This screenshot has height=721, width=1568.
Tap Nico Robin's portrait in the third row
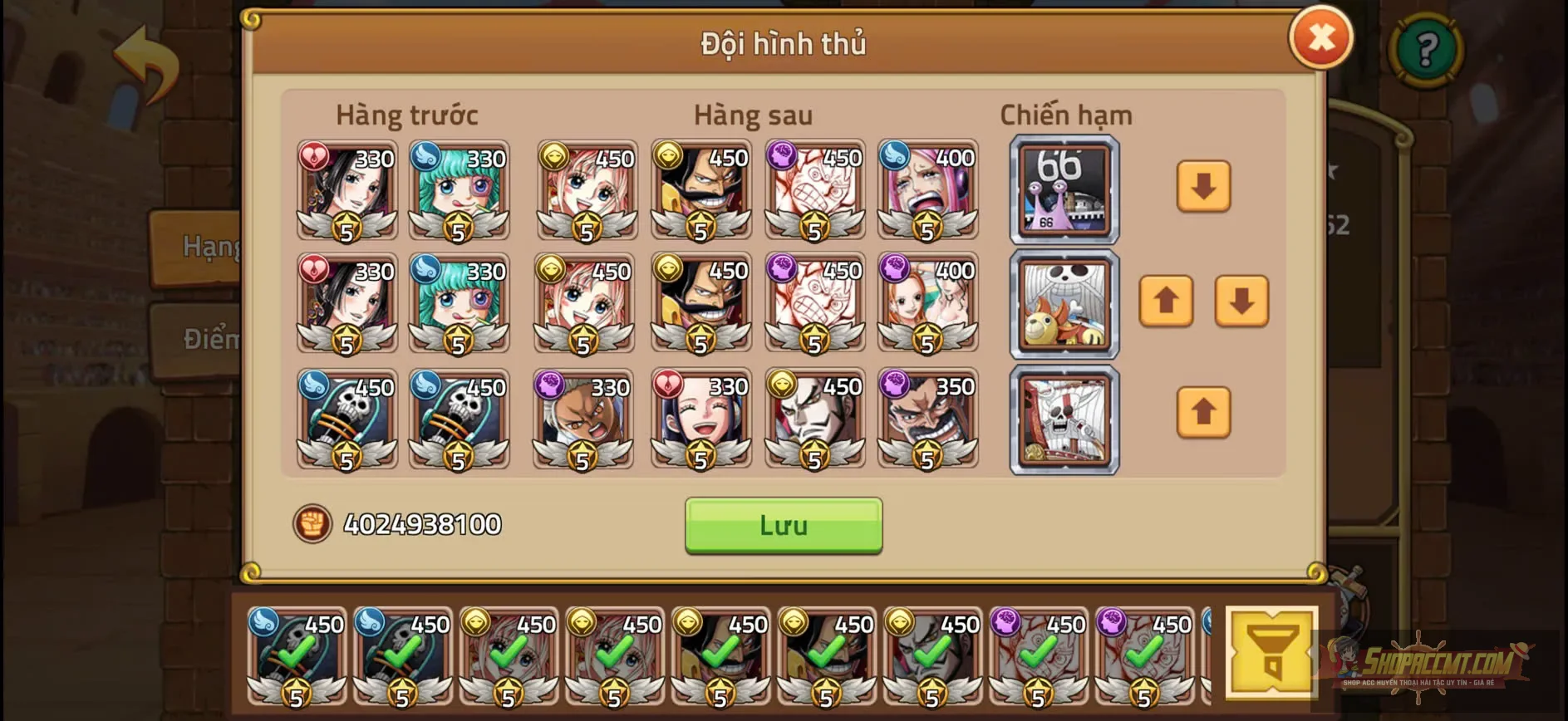pyautogui.click(x=702, y=419)
